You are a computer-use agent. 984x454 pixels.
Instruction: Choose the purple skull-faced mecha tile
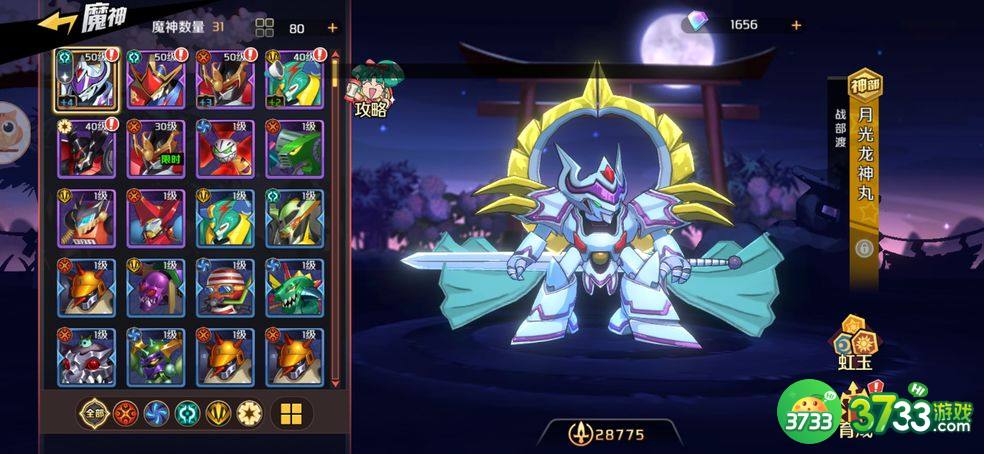coord(155,289)
